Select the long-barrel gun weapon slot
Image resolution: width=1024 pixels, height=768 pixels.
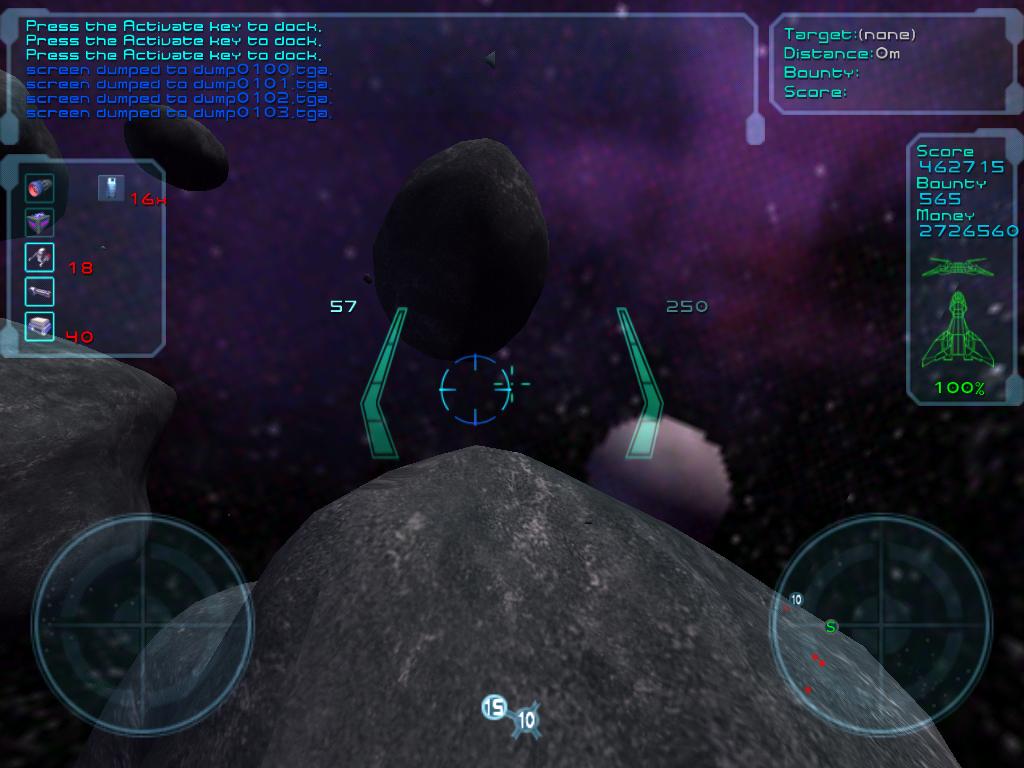pyautogui.click(x=40, y=291)
